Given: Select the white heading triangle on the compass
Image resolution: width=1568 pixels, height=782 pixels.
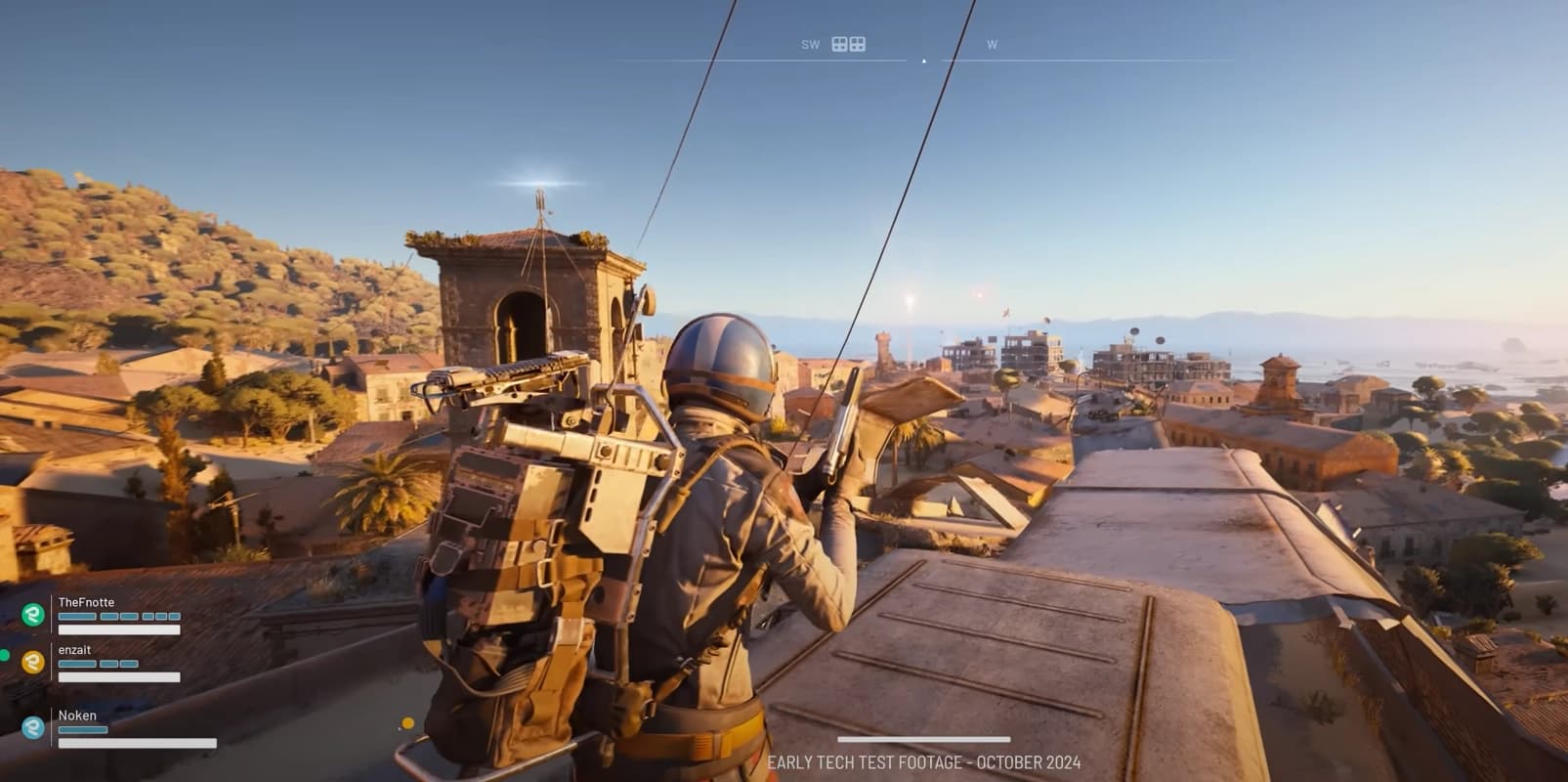Looking at the screenshot, I should tap(924, 61).
